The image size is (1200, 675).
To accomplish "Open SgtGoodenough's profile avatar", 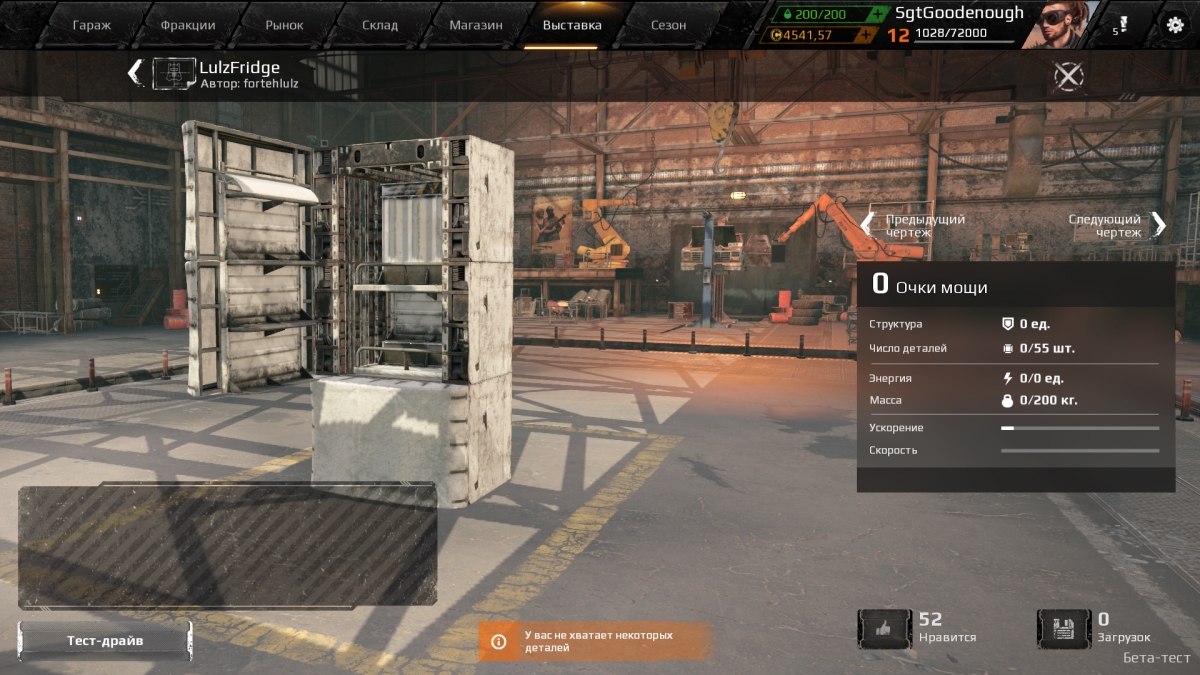I will [1066, 24].
